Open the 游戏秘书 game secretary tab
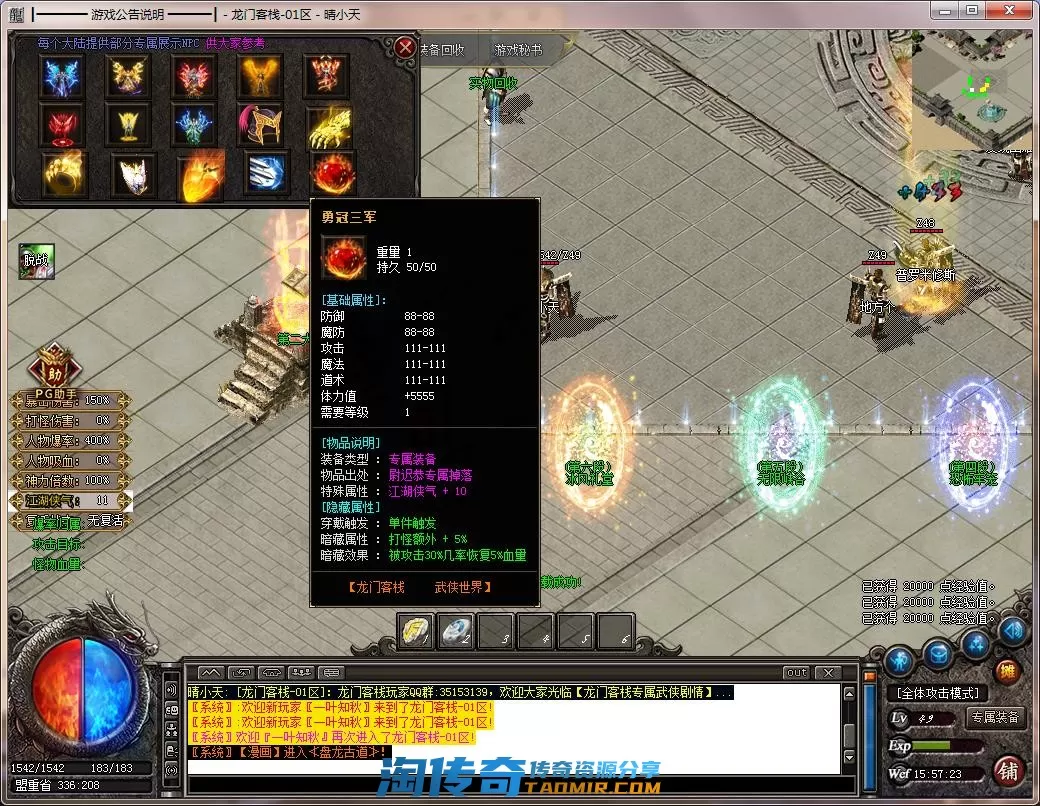This screenshot has width=1040, height=806. click(518, 50)
